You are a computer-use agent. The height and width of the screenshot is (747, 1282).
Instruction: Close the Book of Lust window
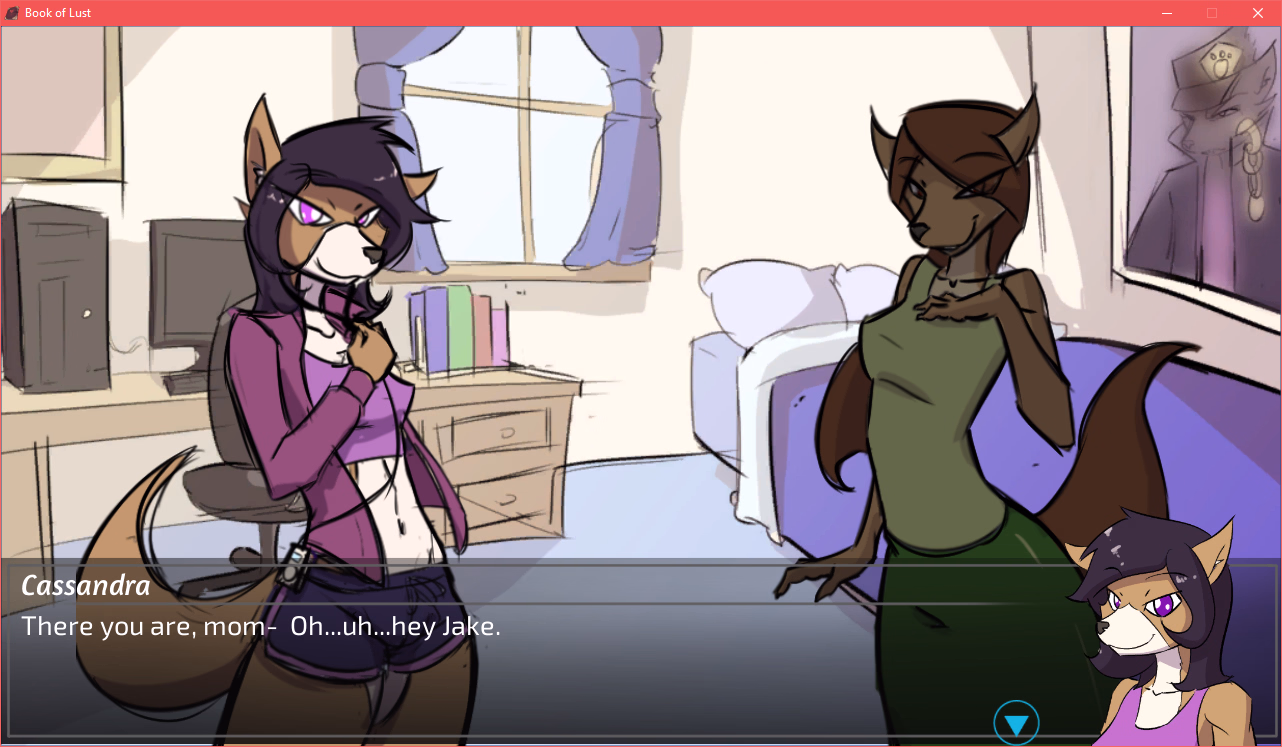coord(1257,13)
